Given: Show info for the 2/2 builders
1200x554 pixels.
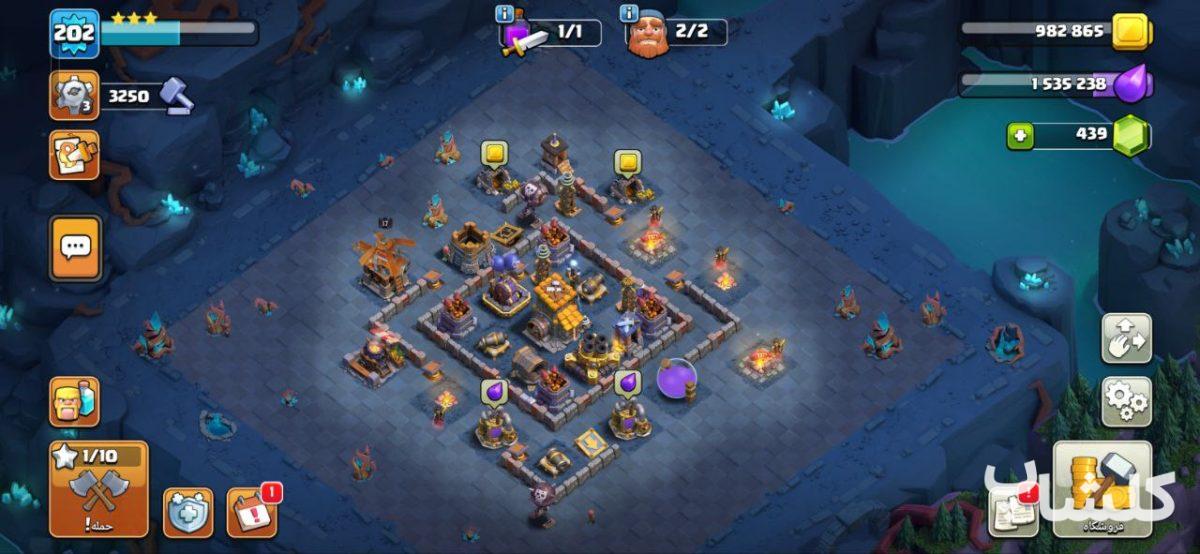Looking at the screenshot, I should pos(629,14).
